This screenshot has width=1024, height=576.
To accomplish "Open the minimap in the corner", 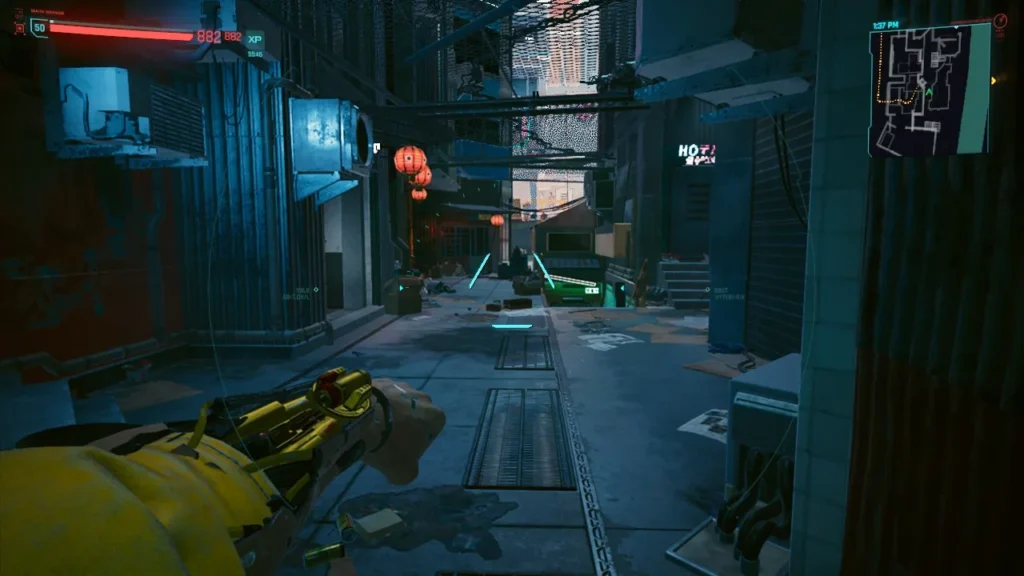I will click(929, 91).
